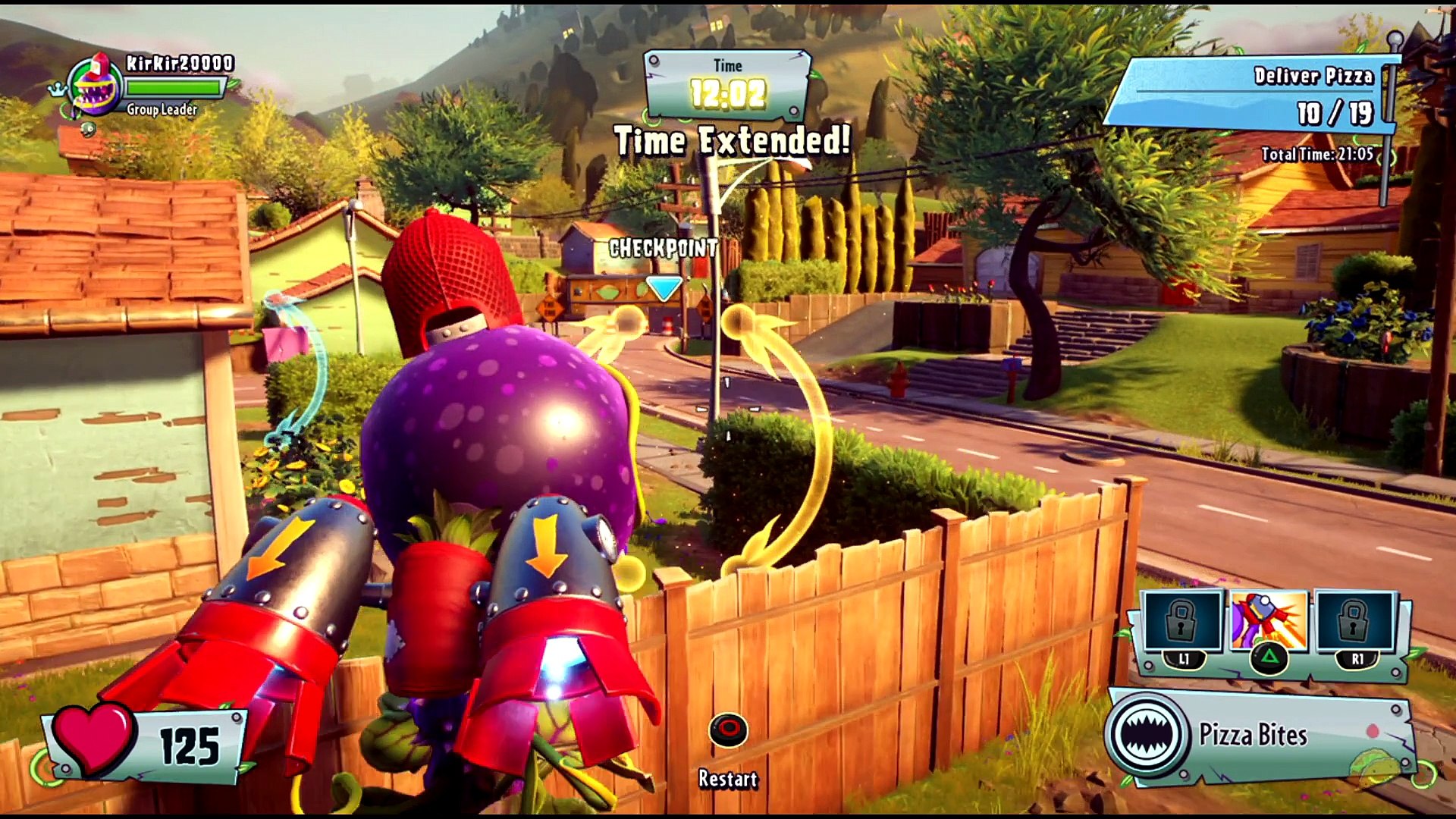This screenshot has height=819, width=1456.
Task: Open the Deliver Pizza objective tracker
Action: pyautogui.click(x=1251, y=96)
